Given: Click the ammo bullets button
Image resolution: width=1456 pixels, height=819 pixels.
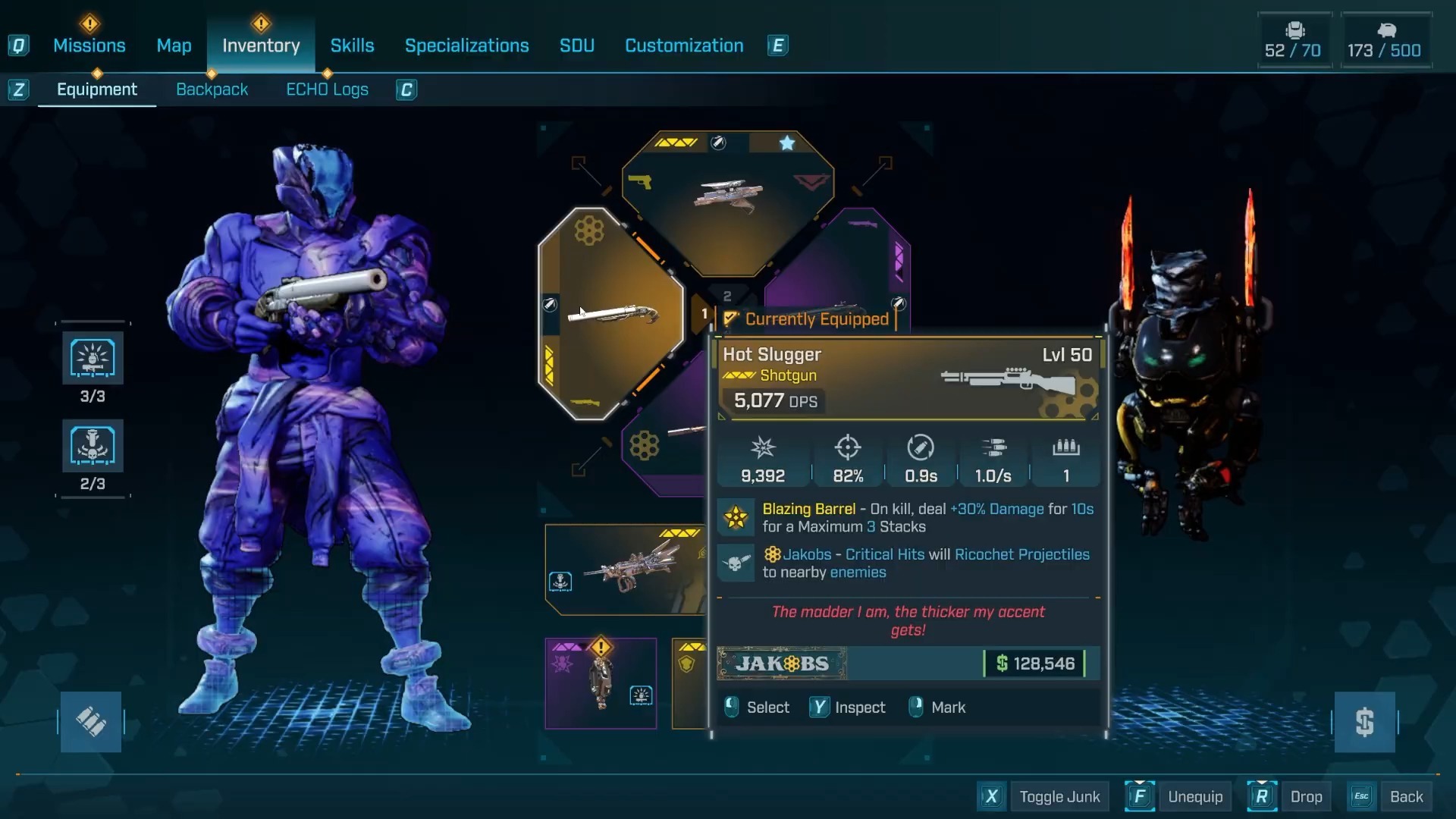Looking at the screenshot, I should click(91, 721).
